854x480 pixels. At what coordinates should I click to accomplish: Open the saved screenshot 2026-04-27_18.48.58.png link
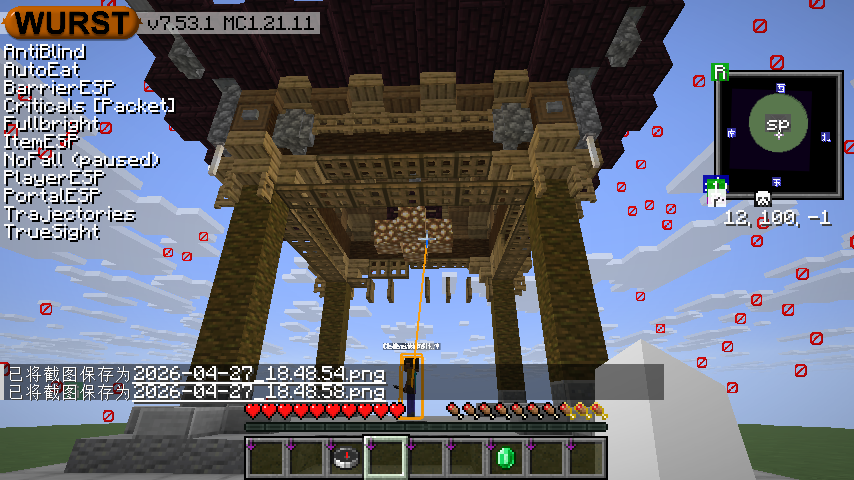259,392
